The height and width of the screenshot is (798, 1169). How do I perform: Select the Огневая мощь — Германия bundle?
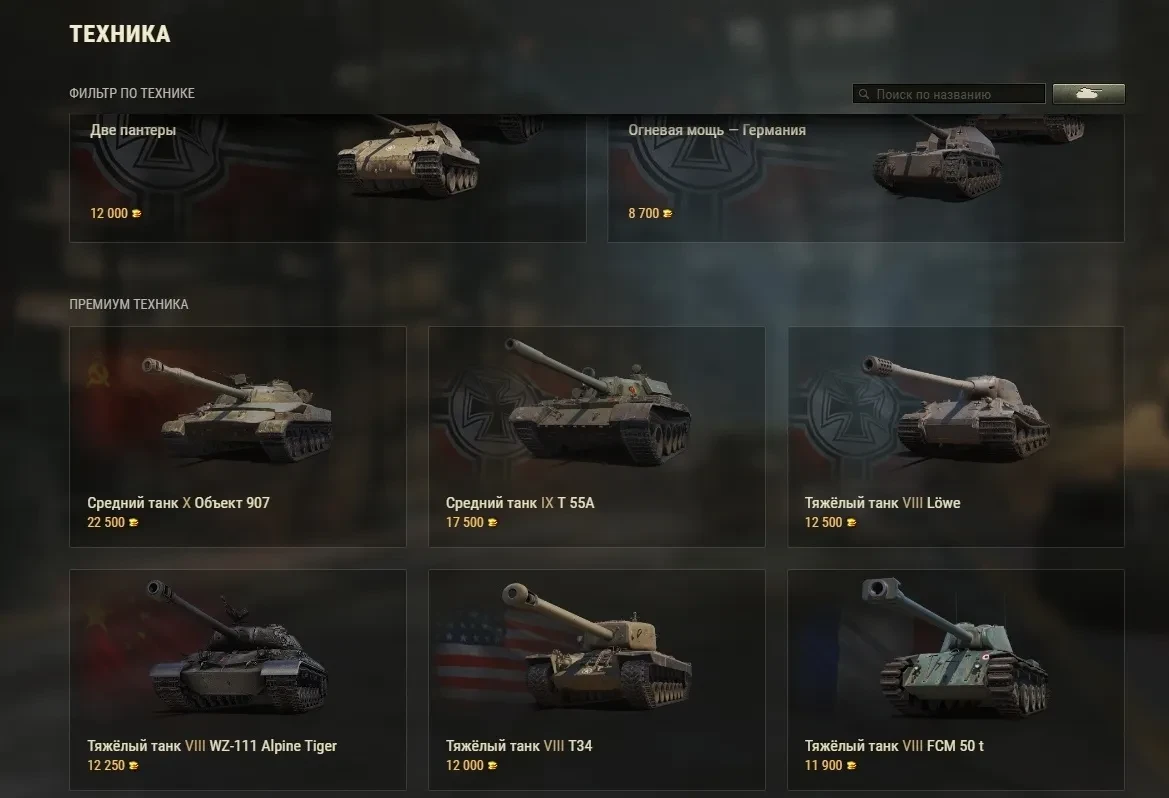(x=865, y=178)
